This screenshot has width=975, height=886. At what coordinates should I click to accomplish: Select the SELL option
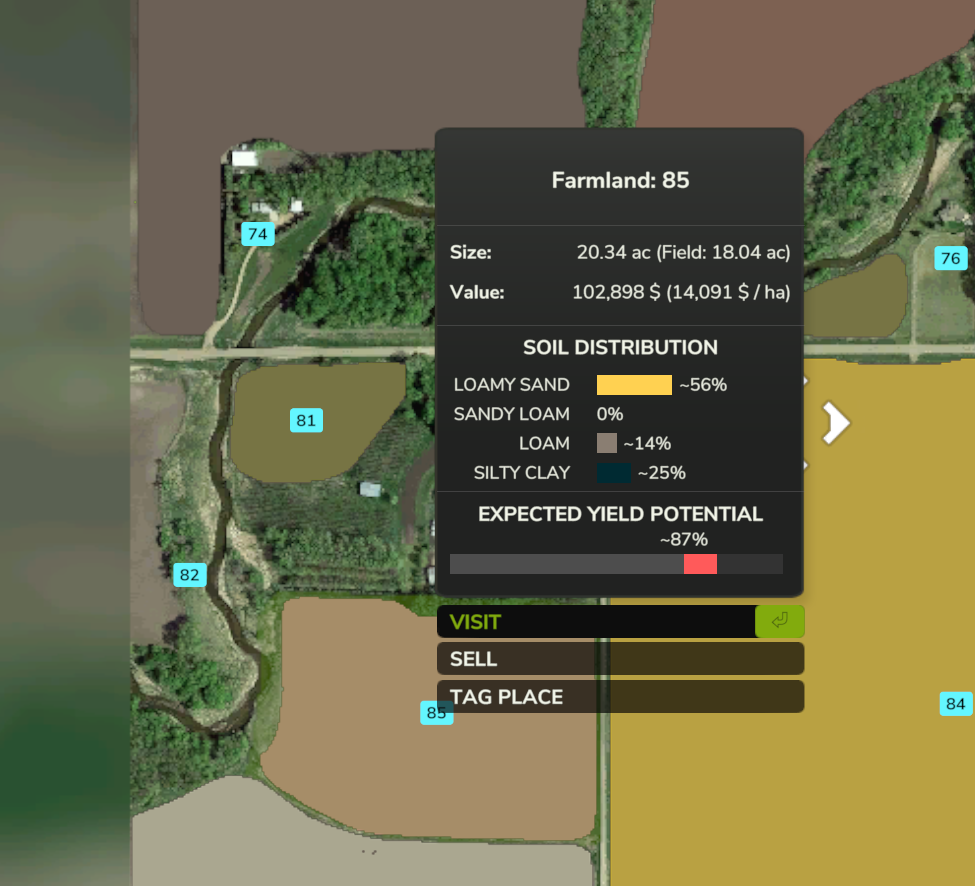coord(620,659)
